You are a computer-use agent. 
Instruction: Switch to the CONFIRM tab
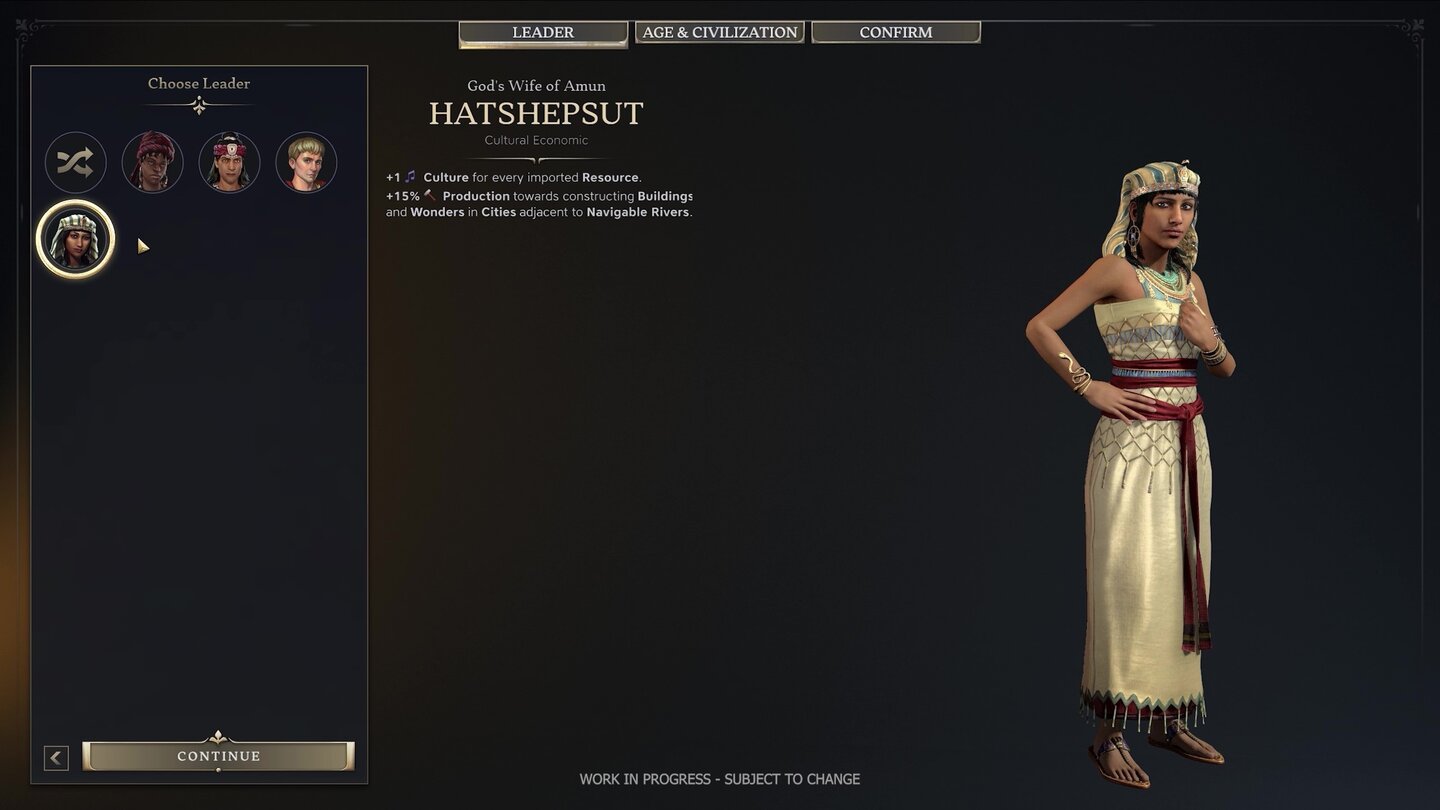click(895, 31)
